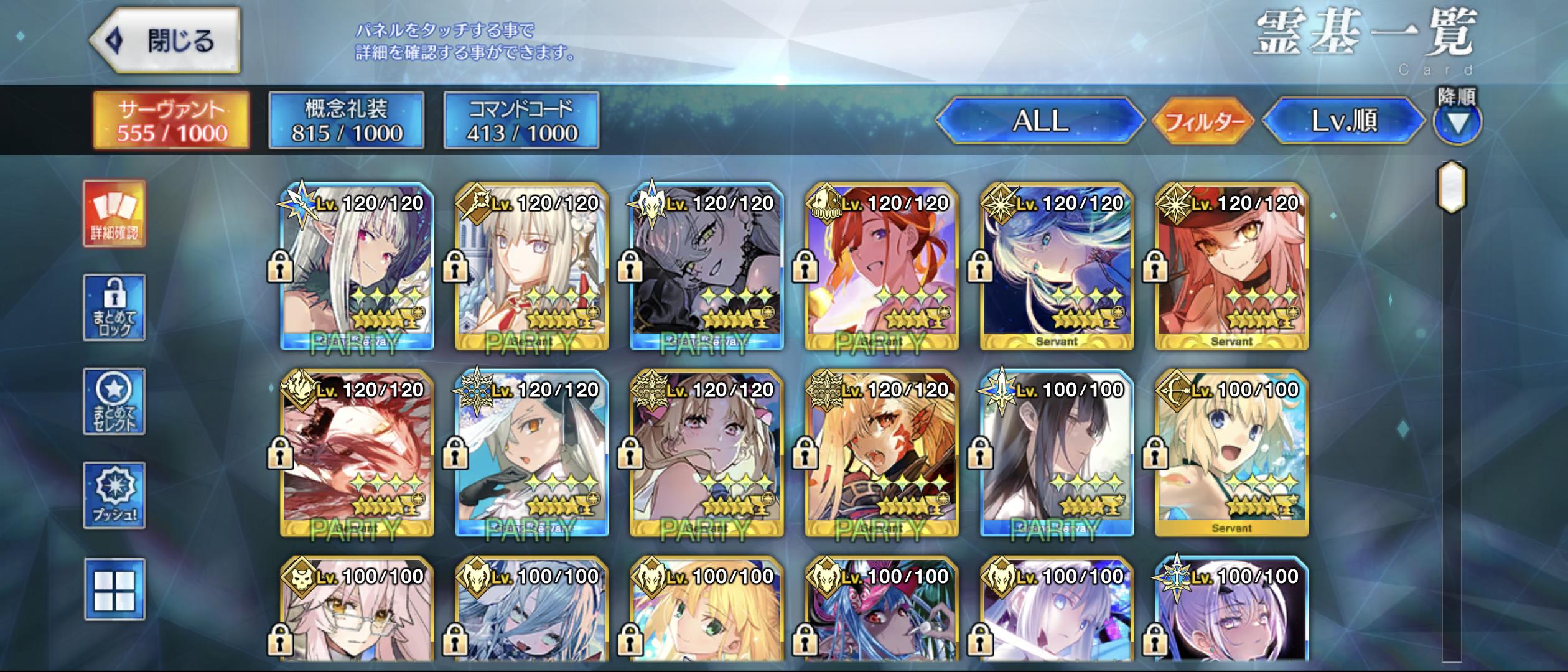Choose the まとめてセレクト bulk select button
The image size is (1568, 672).
click(114, 401)
